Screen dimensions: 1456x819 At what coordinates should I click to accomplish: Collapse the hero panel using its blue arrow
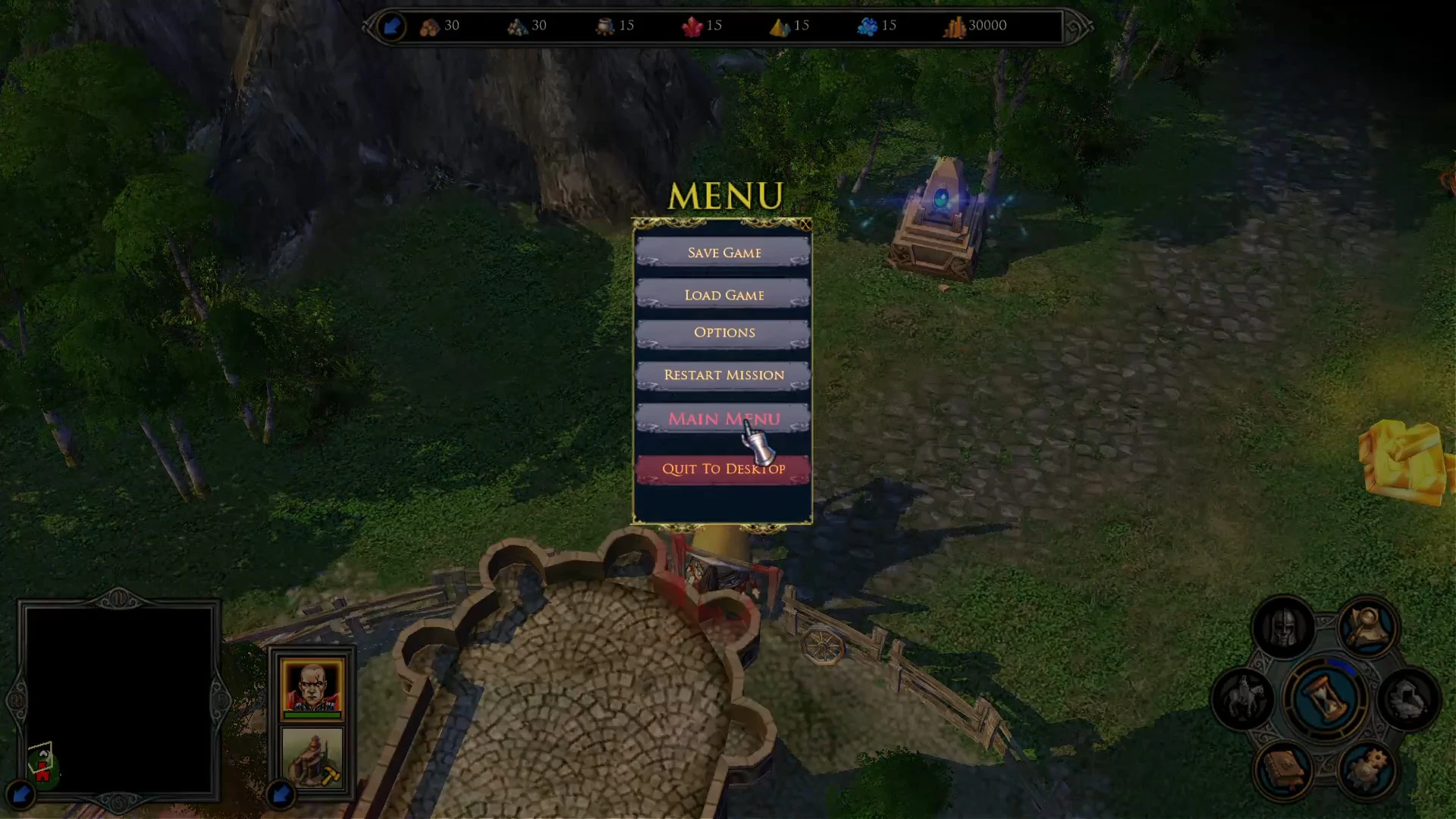point(281,793)
